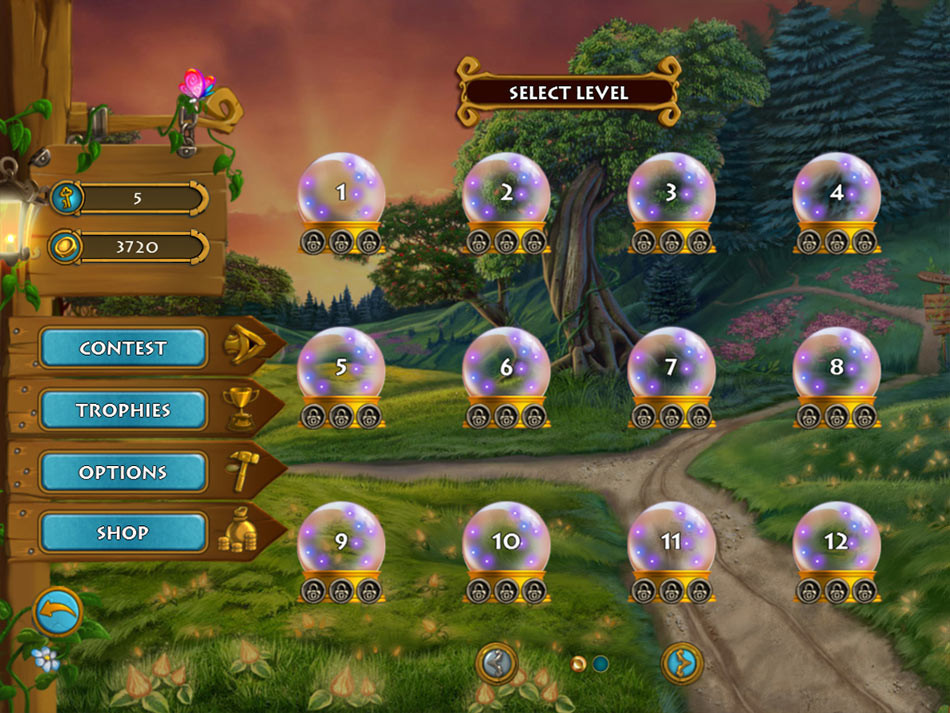Open the Contest menu
Image resolution: width=950 pixels, height=713 pixels.
pos(123,348)
